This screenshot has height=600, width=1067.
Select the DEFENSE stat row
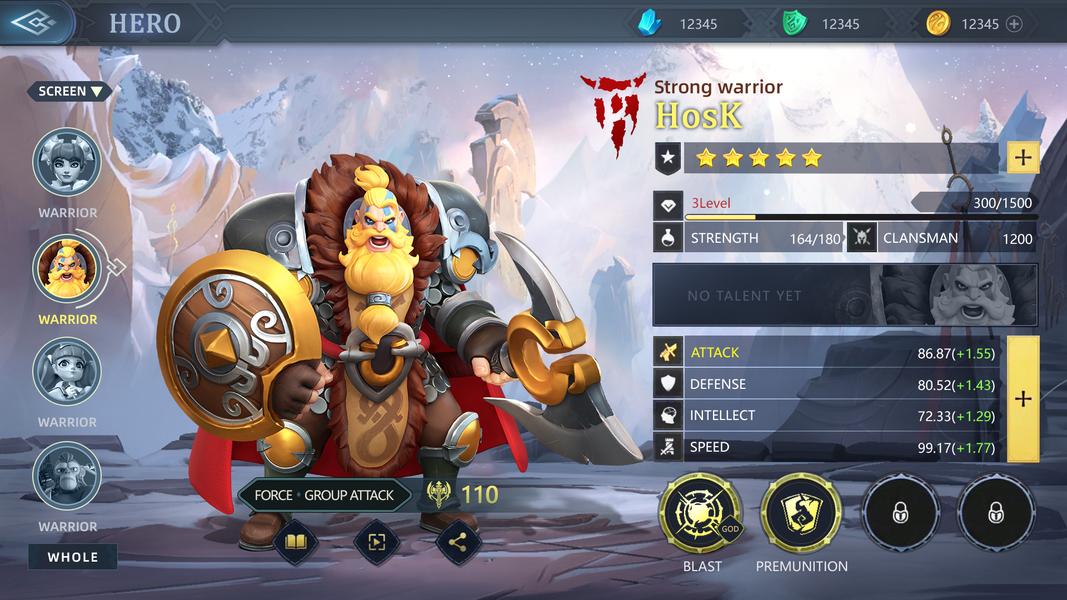click(x=828, y=384)
